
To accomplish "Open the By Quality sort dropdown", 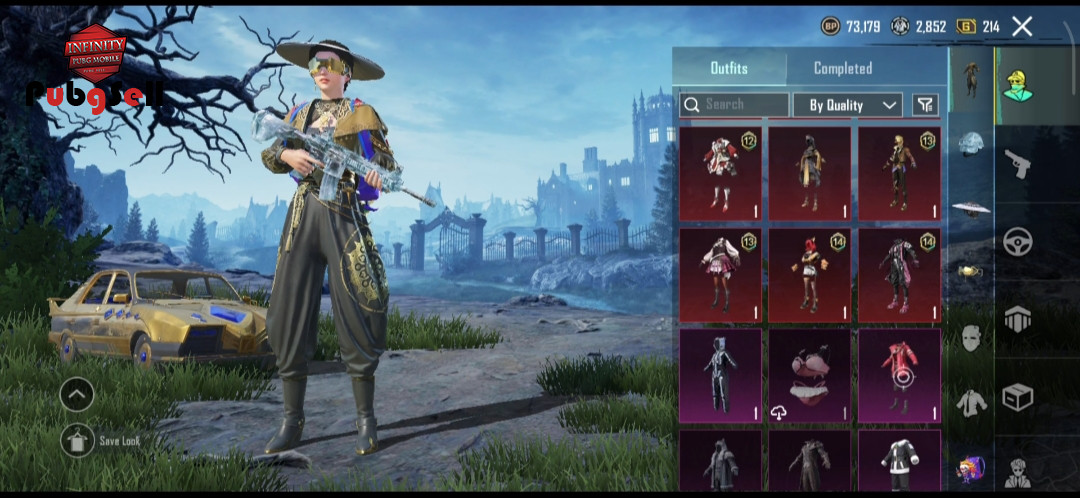I will click(x=848, y=105).
